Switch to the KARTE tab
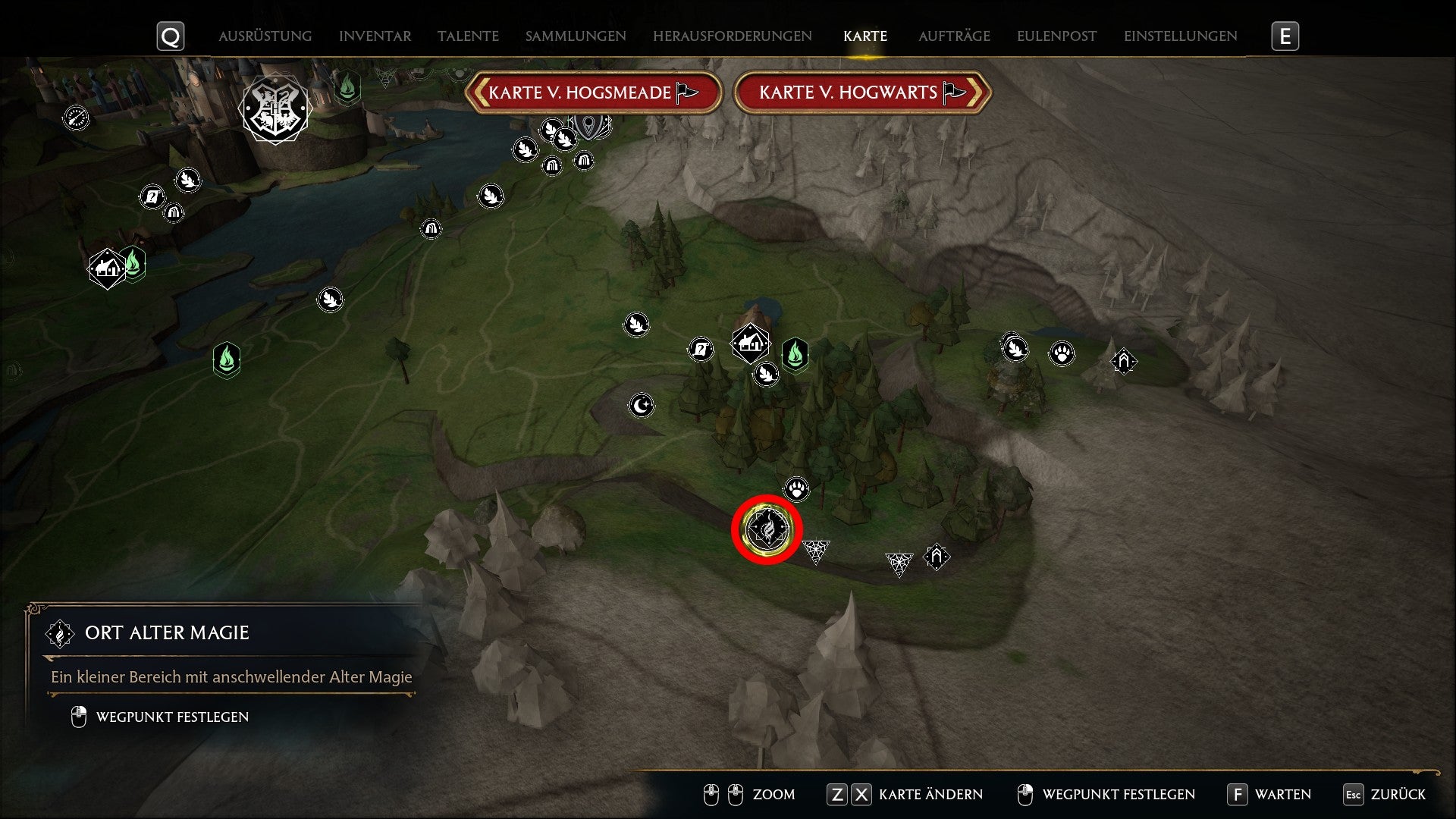1456x819 pixels. point(864,36)
